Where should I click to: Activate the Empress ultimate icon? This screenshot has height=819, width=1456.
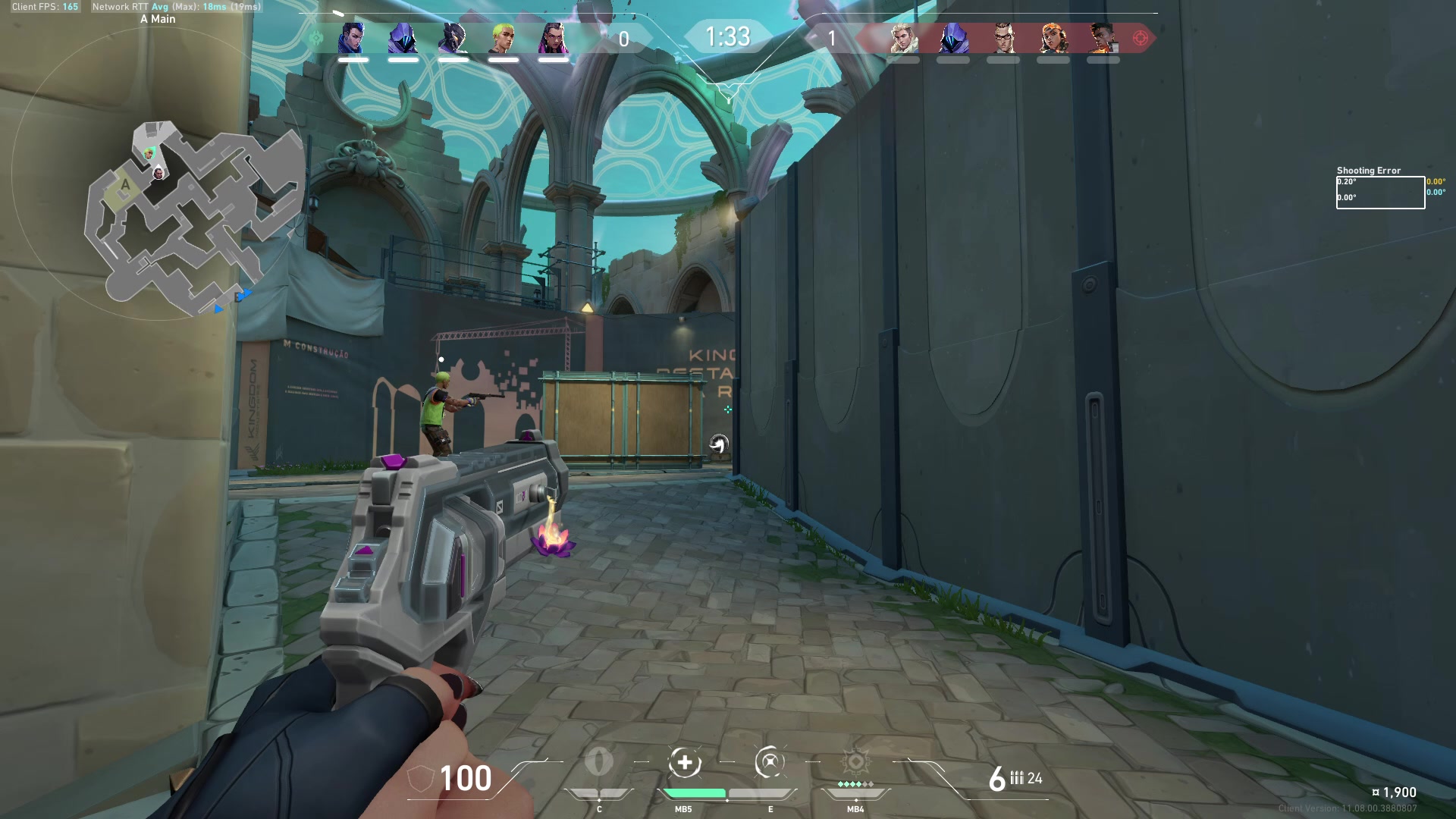pos(855,762)
